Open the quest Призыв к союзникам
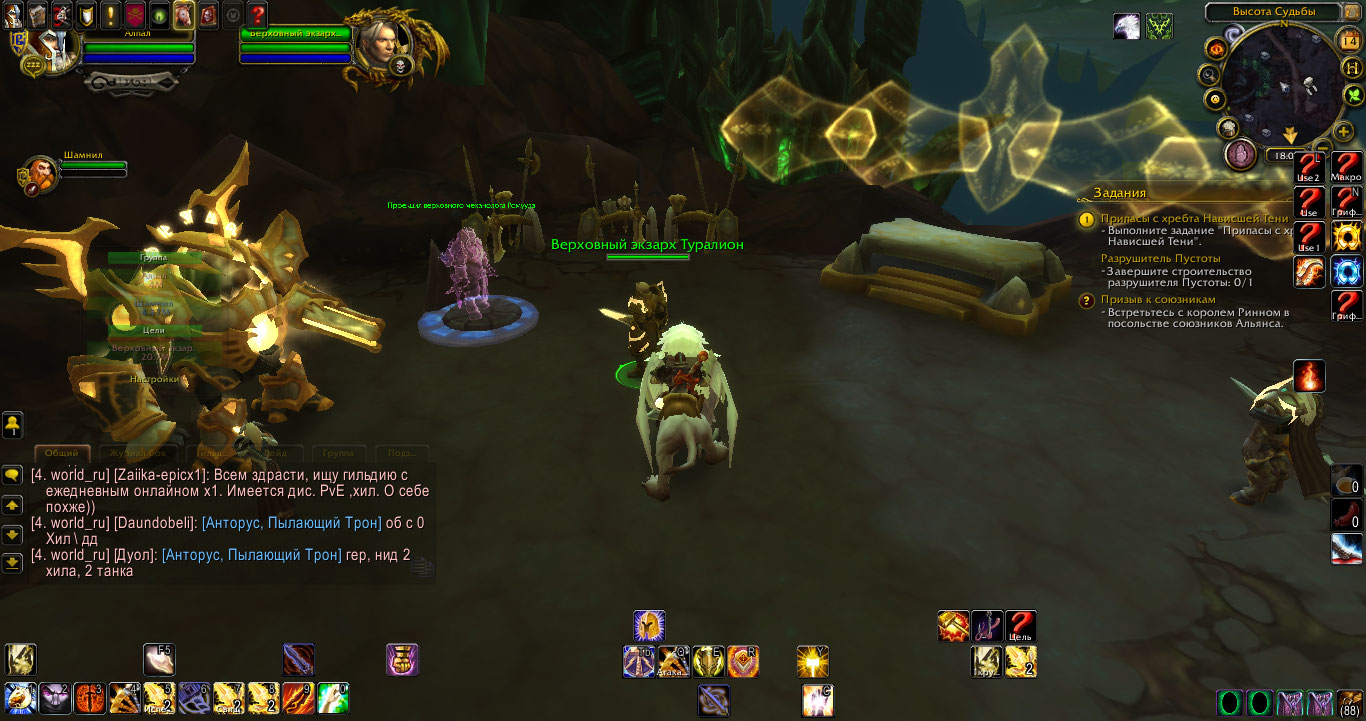The image size is (1366, 721). click(1158, 299)
